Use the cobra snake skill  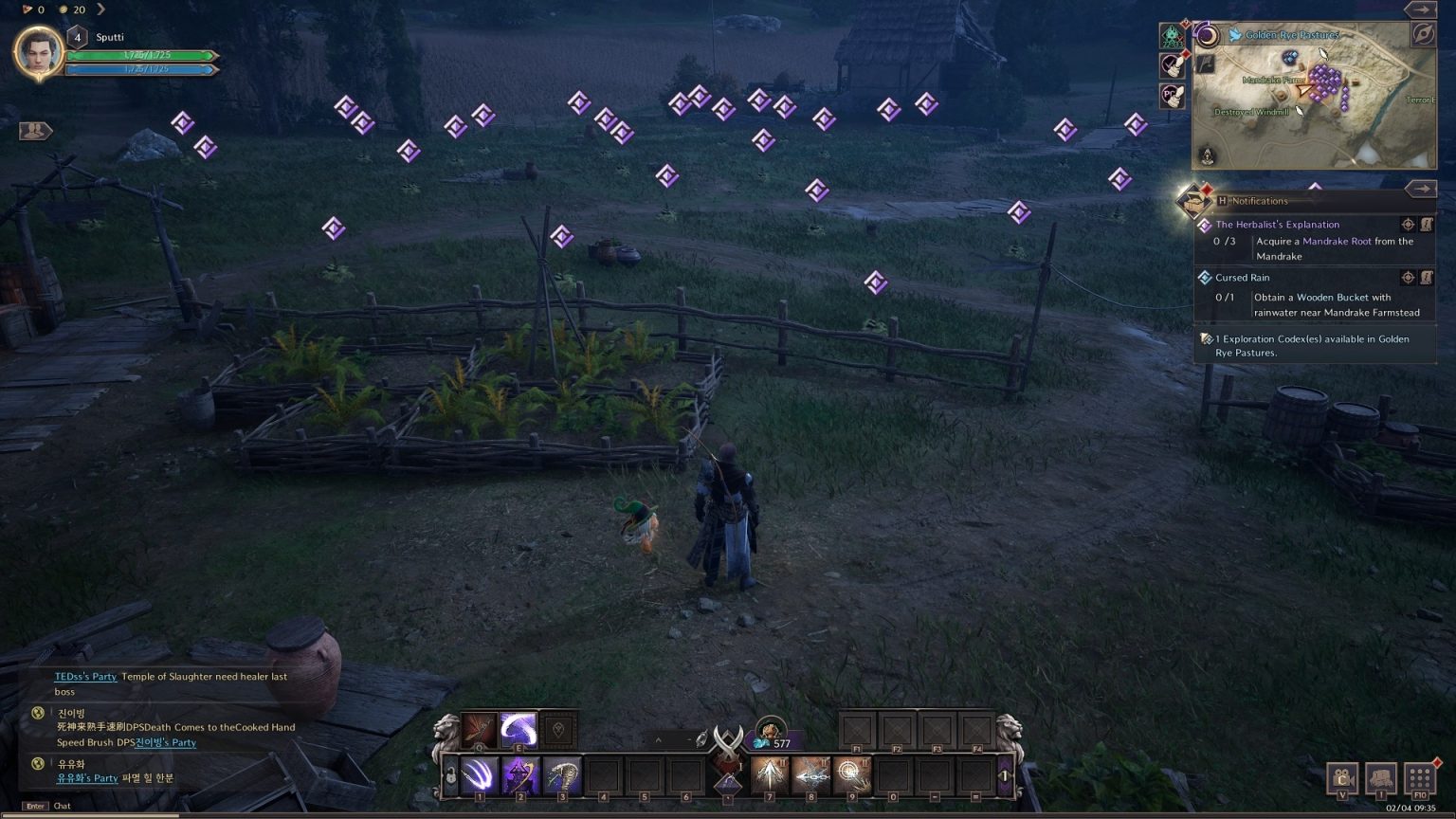pos(562,776)
